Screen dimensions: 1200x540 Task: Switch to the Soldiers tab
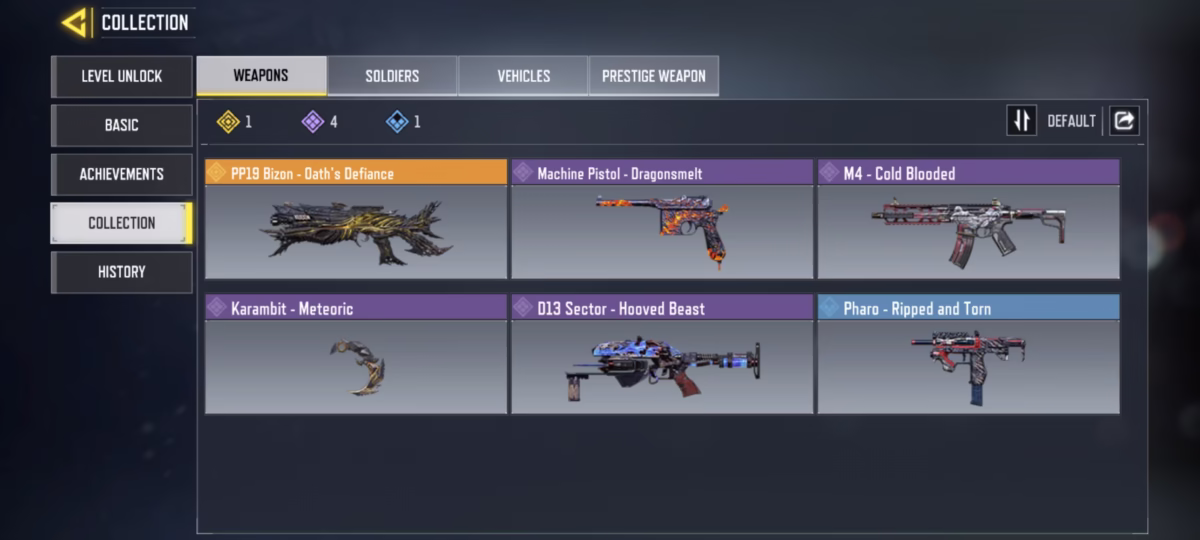(392, 76)
